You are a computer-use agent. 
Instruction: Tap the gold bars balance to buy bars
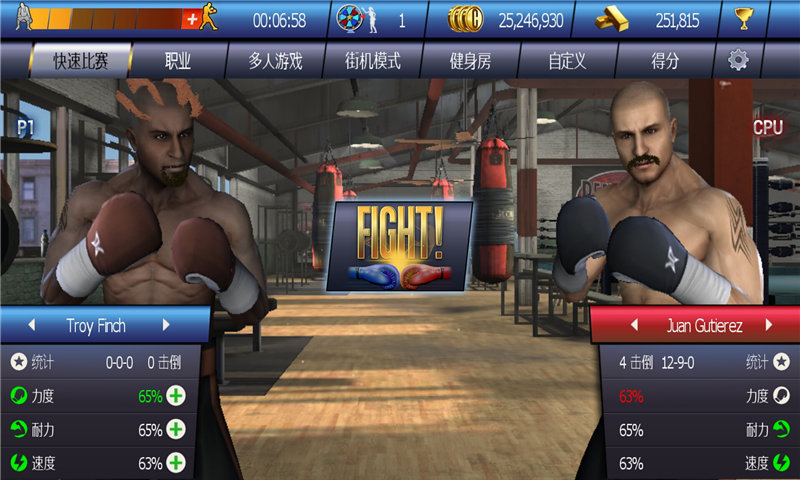660,19
